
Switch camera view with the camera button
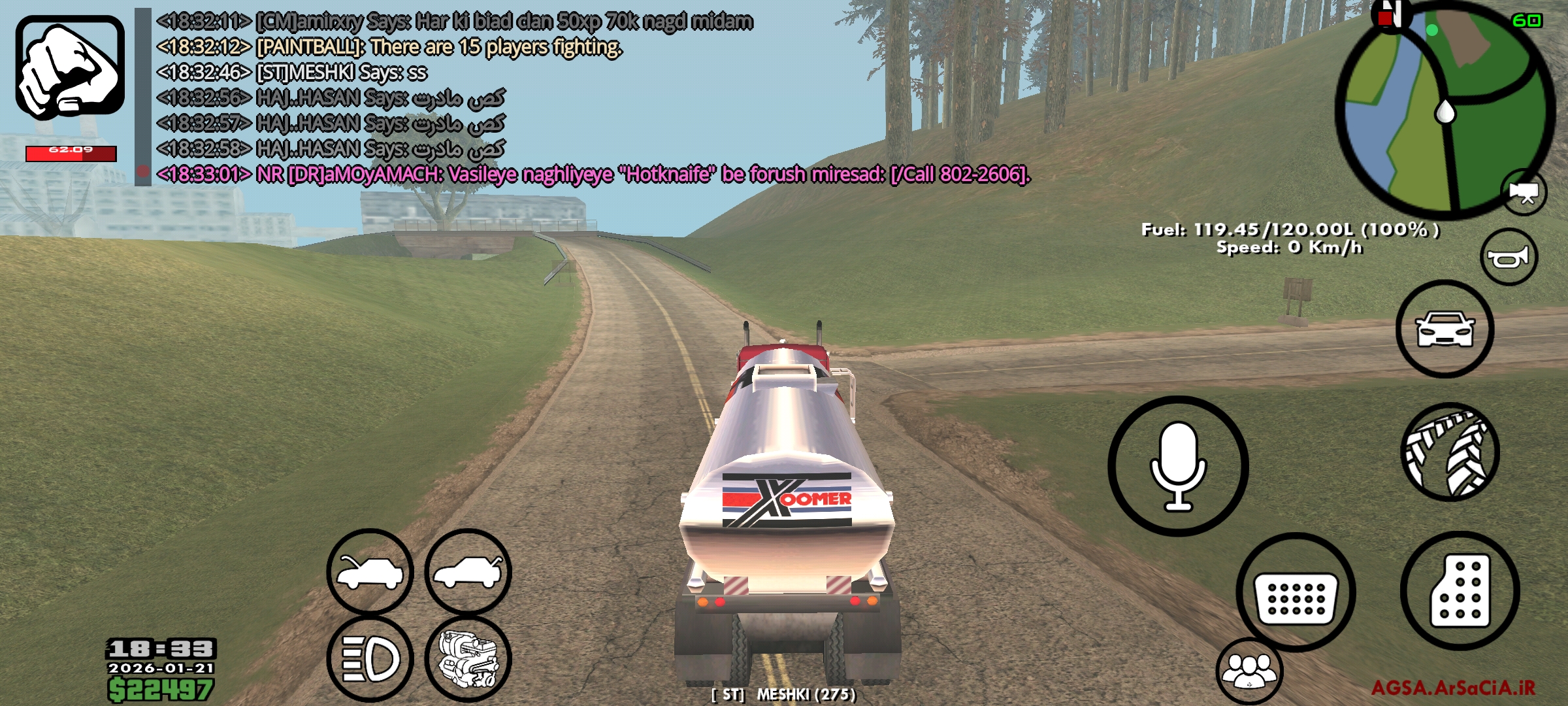(1524, 193)
